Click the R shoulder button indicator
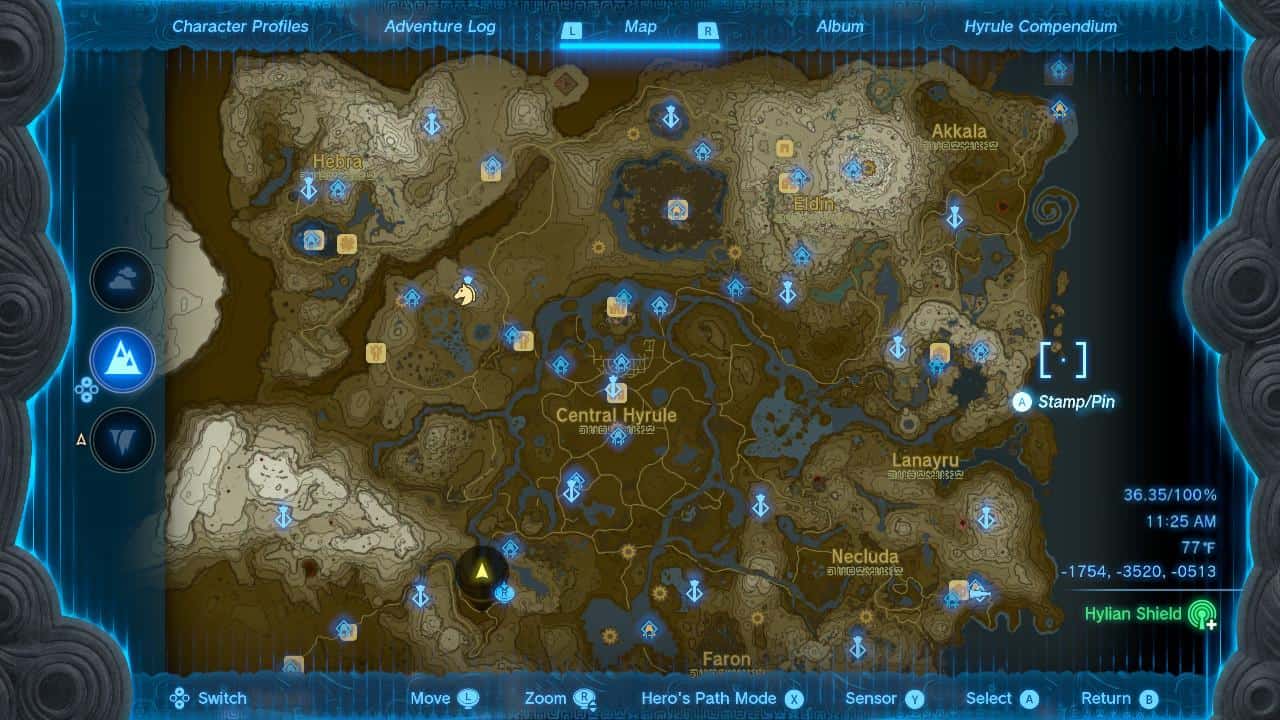 (x=710, y=31)
